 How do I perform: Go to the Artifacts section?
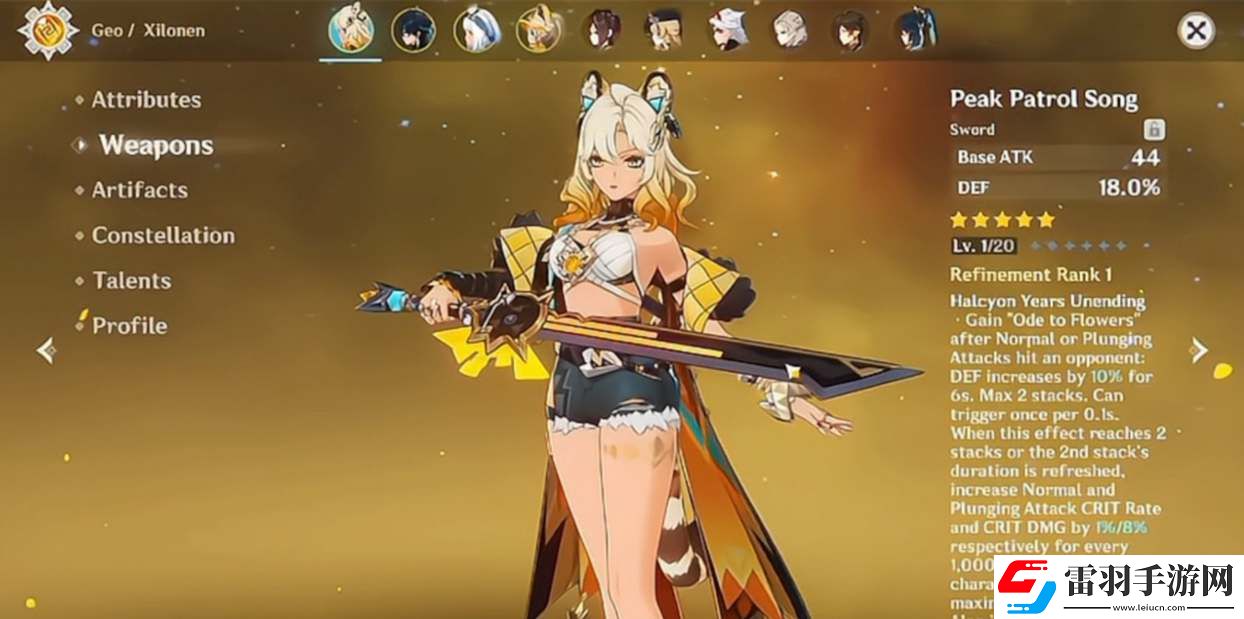click(x=139, y=190)
